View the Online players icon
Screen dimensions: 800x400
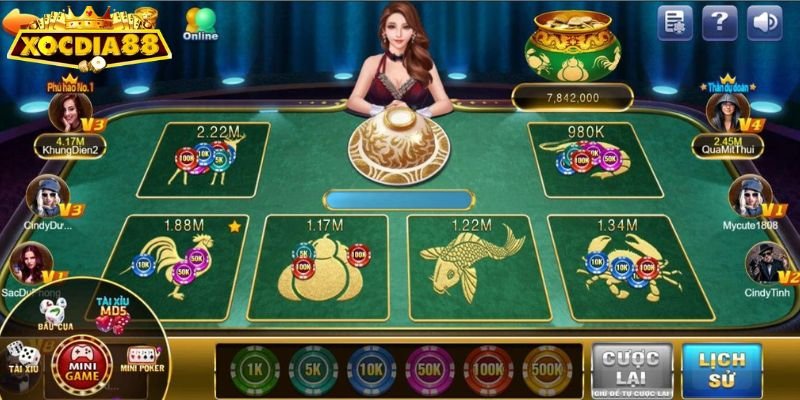[200, 24]
